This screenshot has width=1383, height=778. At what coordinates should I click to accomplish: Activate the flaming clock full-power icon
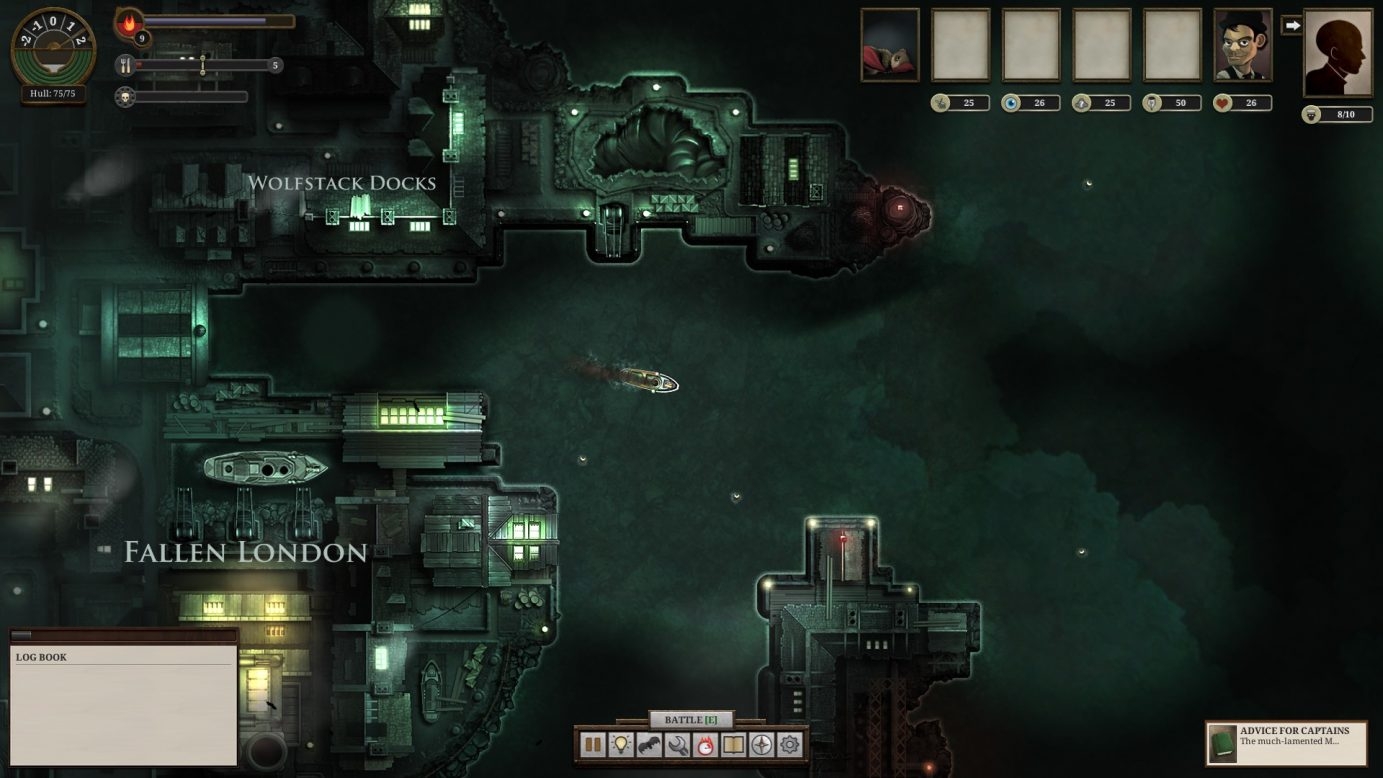click(706, 745)
